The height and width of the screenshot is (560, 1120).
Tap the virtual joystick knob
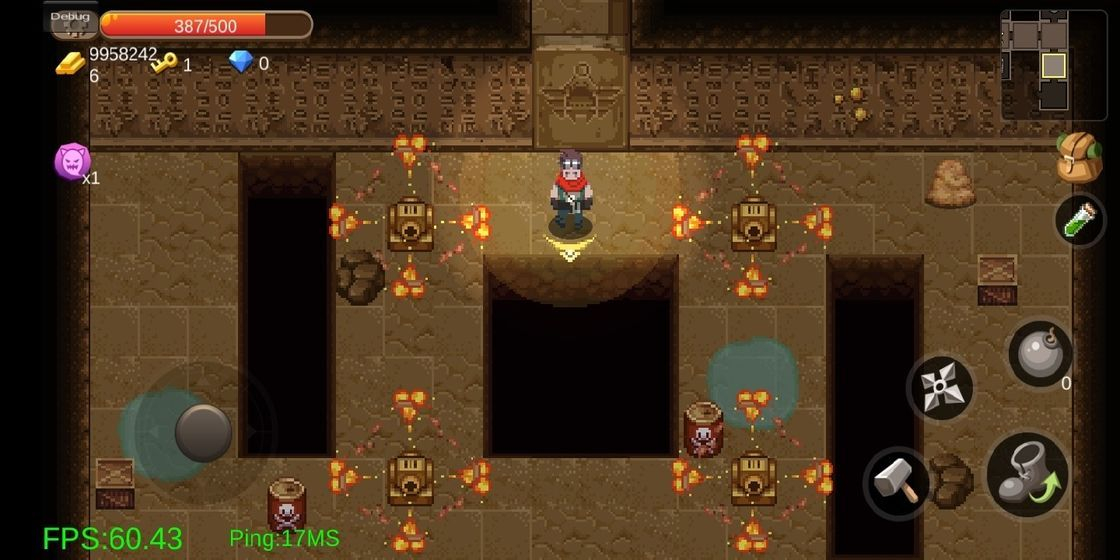point(204,432)
